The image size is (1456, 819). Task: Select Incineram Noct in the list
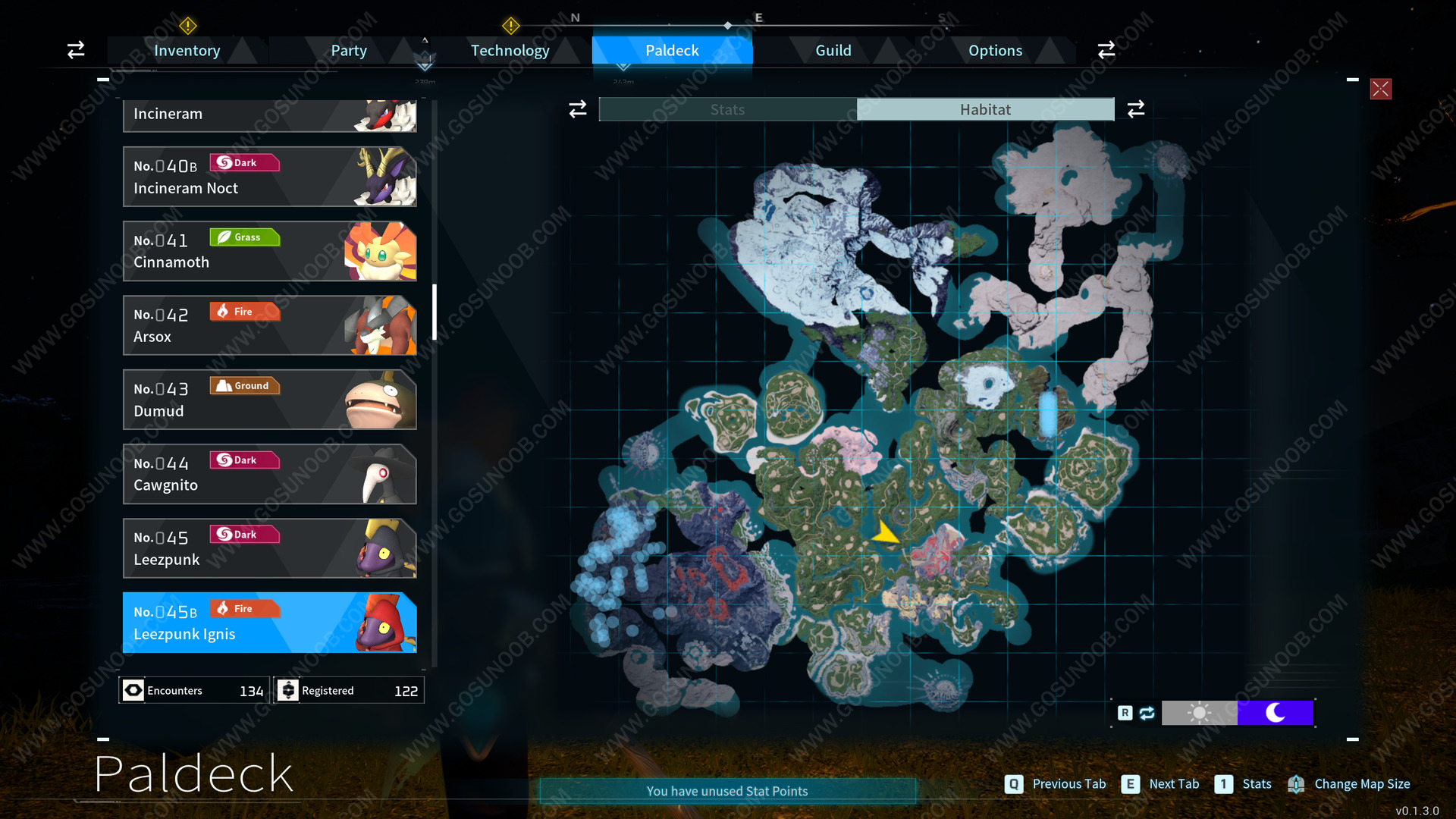(x=269, y=177)
